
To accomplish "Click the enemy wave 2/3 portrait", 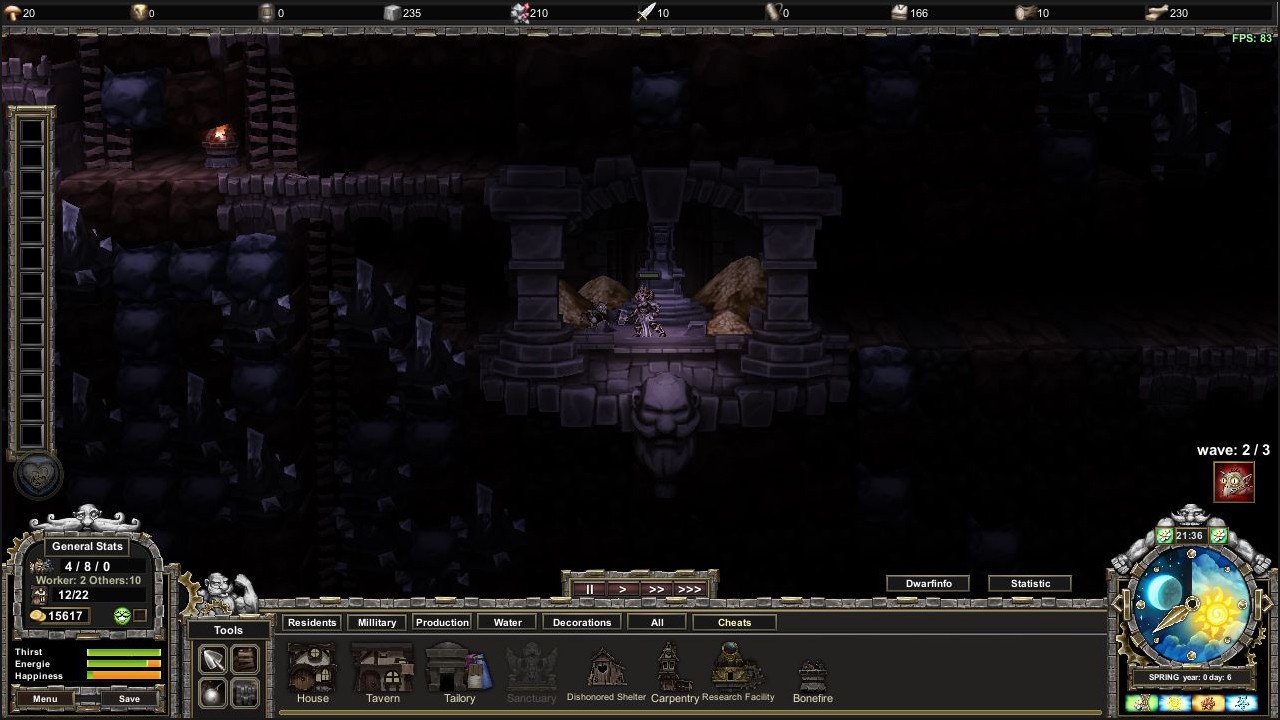I will coord(1234,481).
